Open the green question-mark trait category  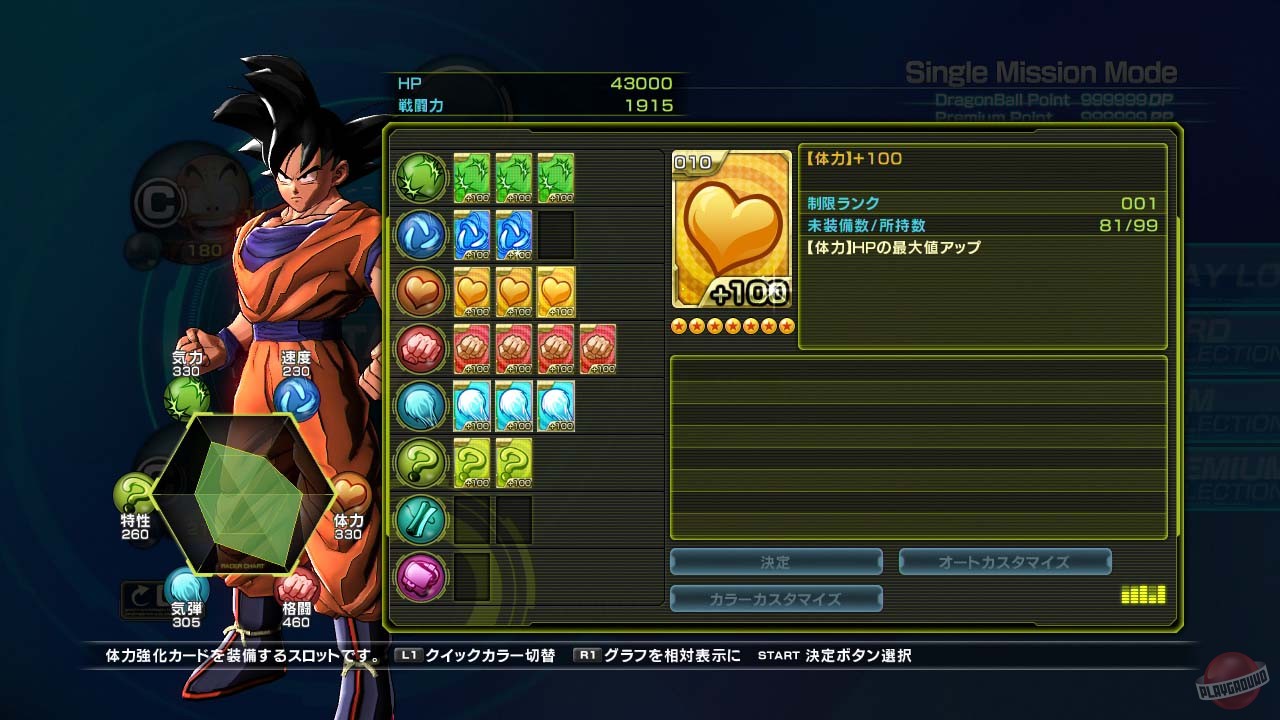420,462
